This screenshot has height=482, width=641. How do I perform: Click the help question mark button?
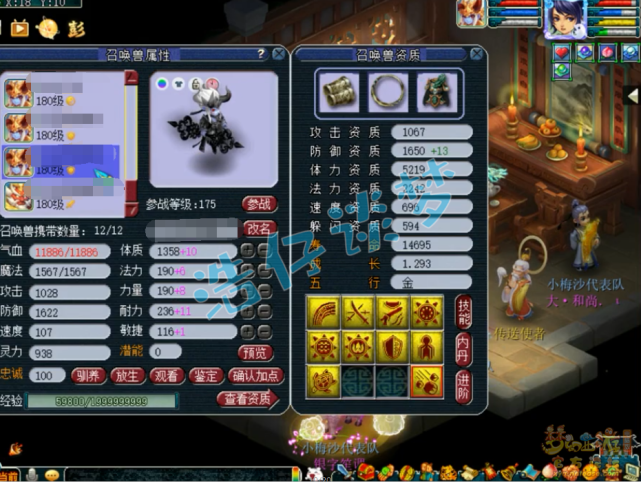tap(261, 53)
